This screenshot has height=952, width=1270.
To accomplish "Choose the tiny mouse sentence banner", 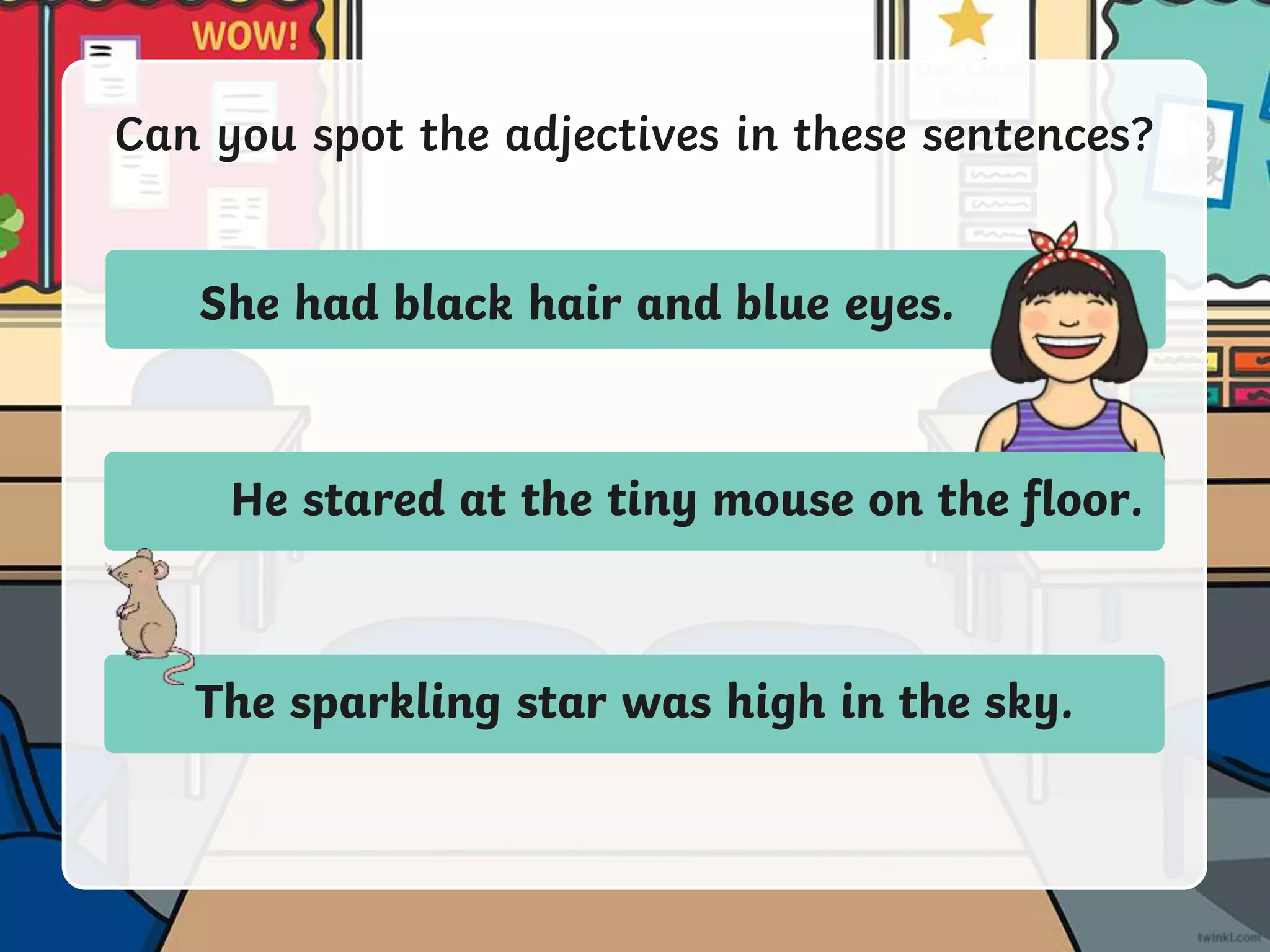I will (685, 500).
